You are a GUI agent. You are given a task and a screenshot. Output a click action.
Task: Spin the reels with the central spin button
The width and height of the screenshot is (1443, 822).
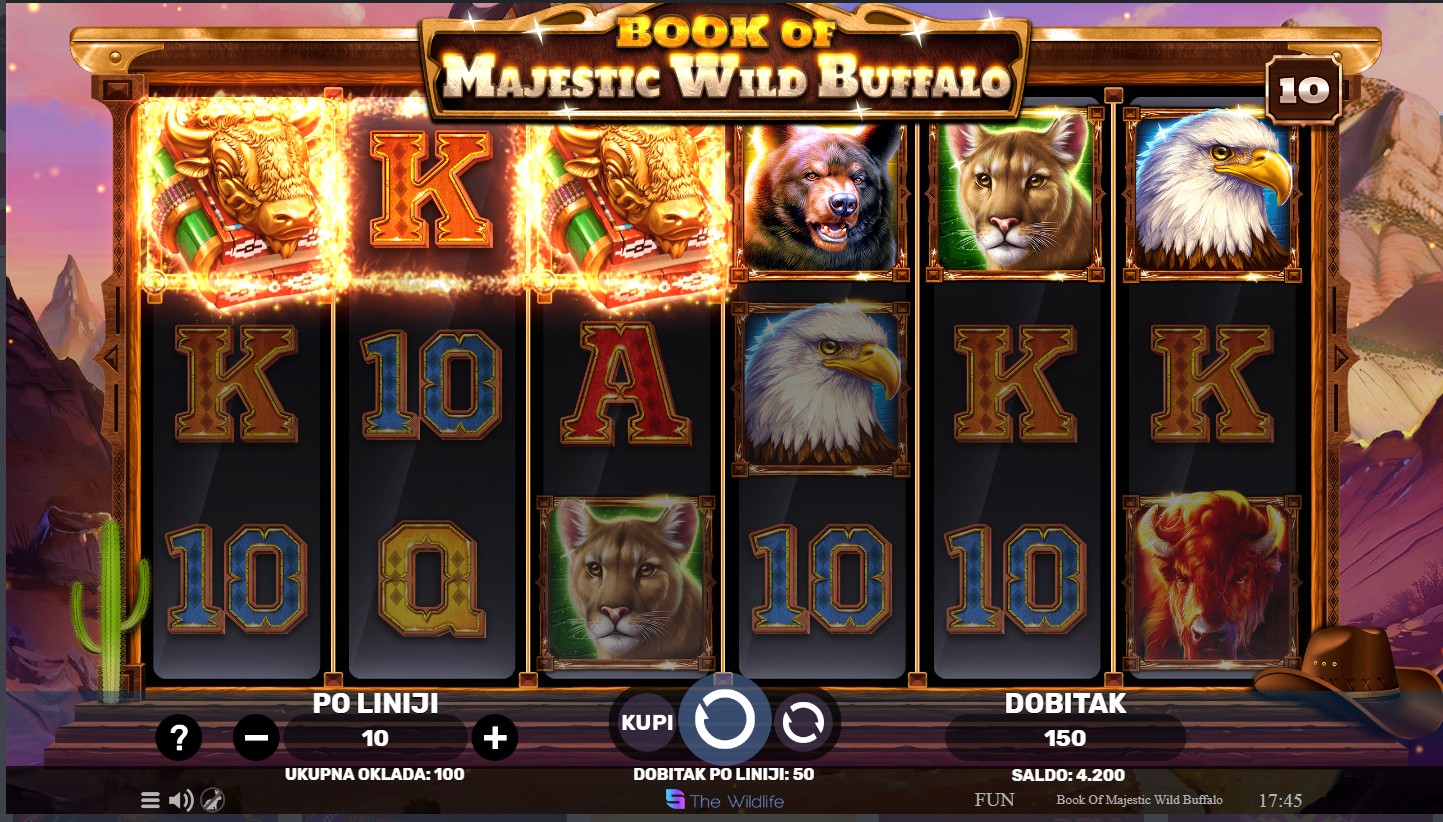(x=724, y=719)
